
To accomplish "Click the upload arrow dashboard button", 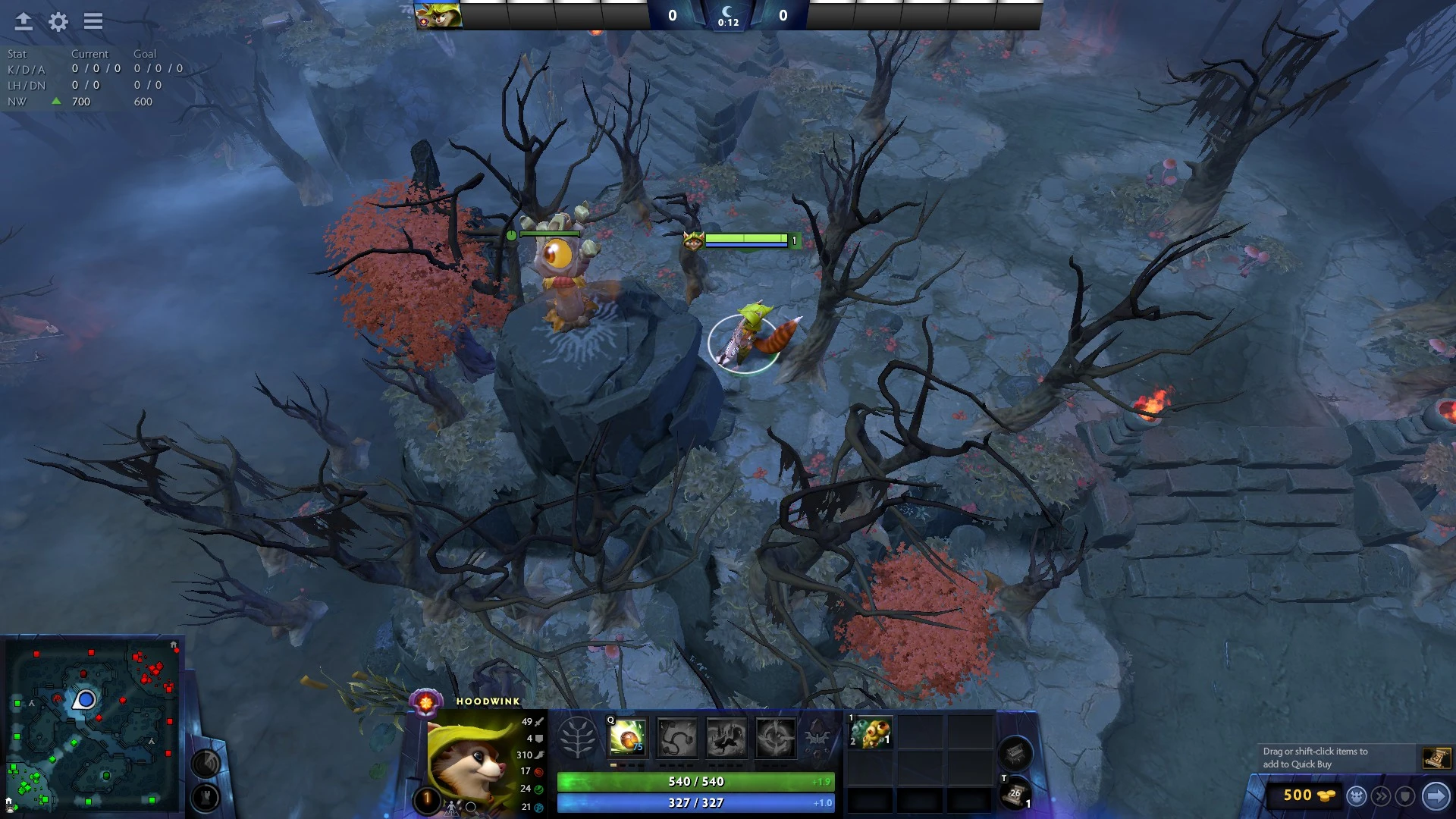I will pos(24,21).
